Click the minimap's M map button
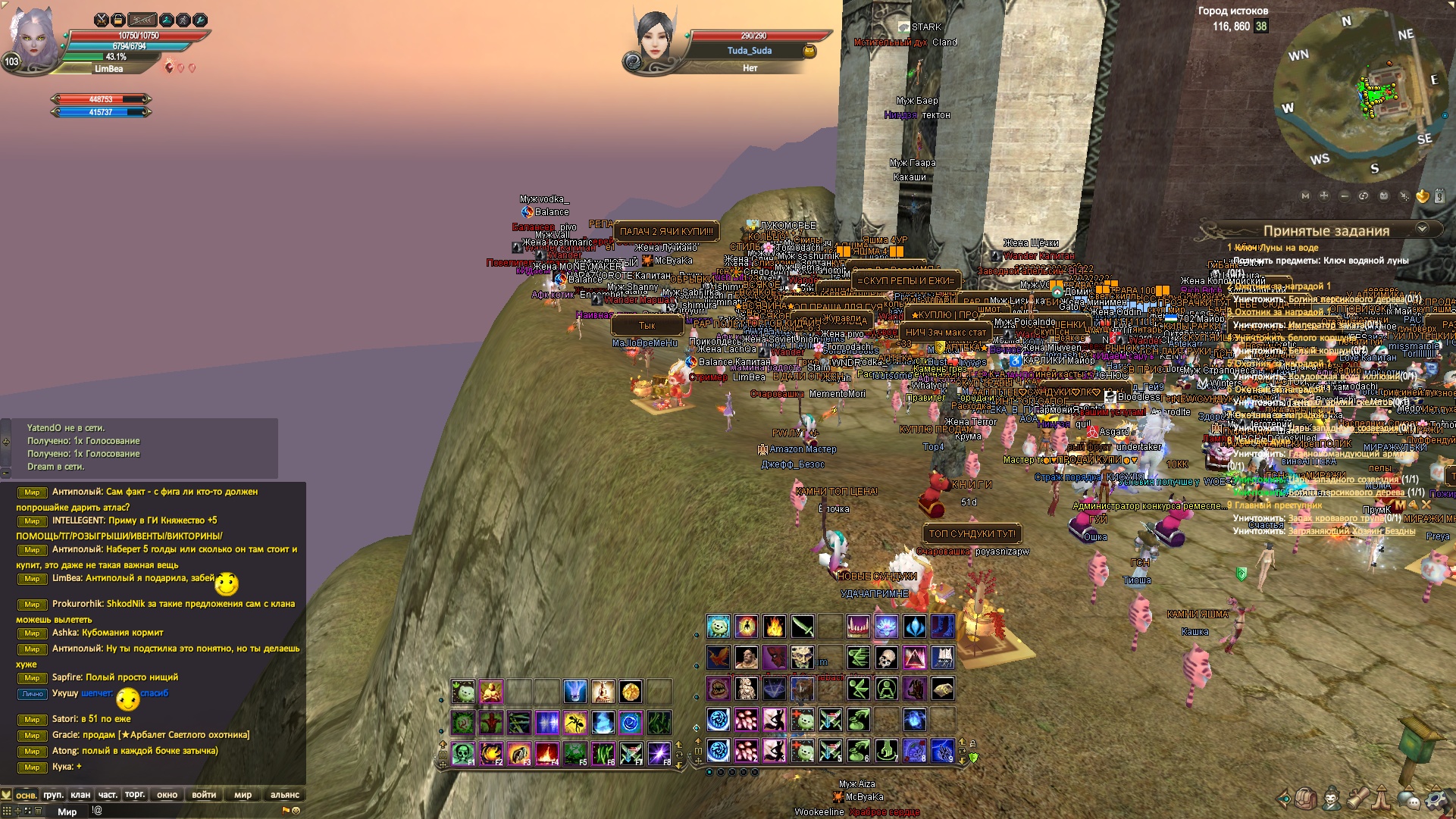 click(x=1305, y=195)
